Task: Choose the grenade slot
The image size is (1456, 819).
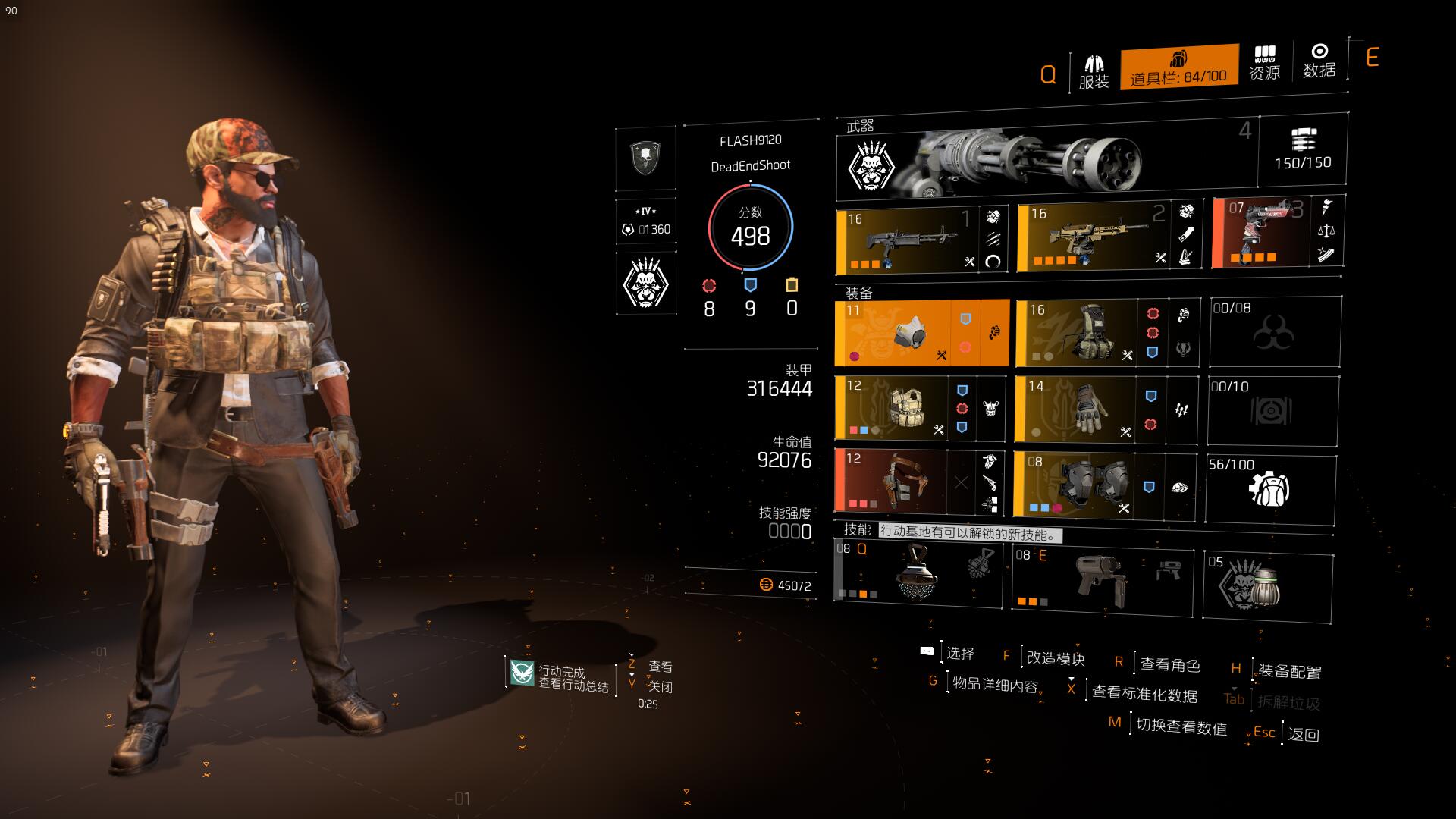Action: coord(1268,586)
